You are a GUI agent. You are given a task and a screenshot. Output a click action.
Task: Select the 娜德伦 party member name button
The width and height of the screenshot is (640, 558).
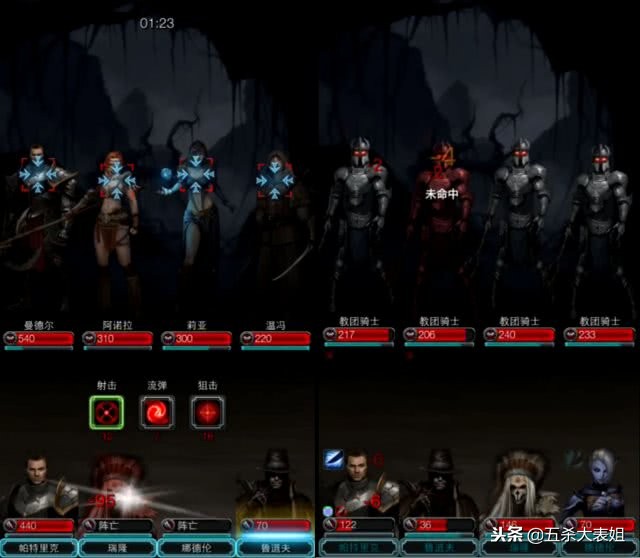click(197, 548)
